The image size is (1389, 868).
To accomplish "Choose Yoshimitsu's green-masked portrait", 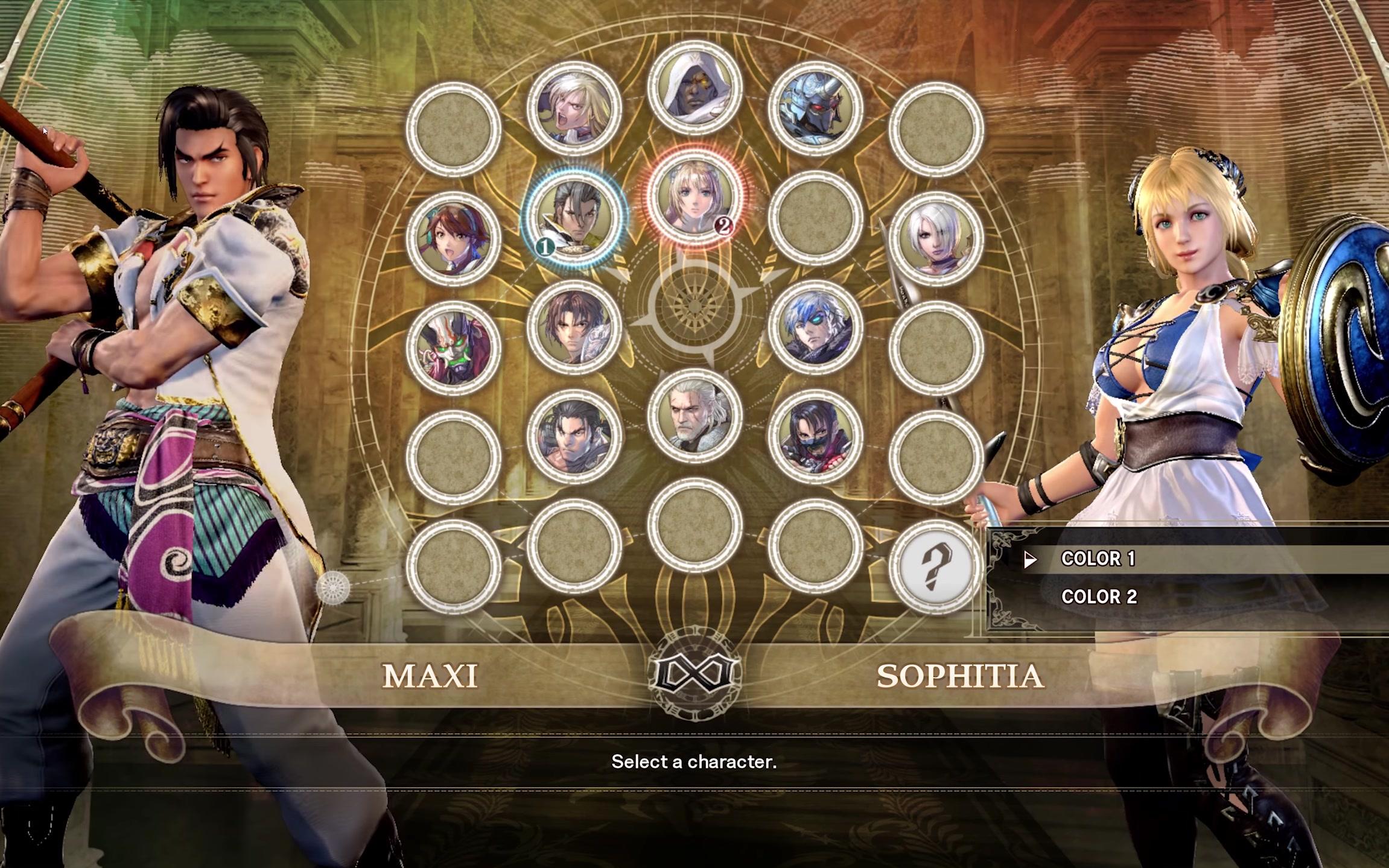I will pos(453,347).
